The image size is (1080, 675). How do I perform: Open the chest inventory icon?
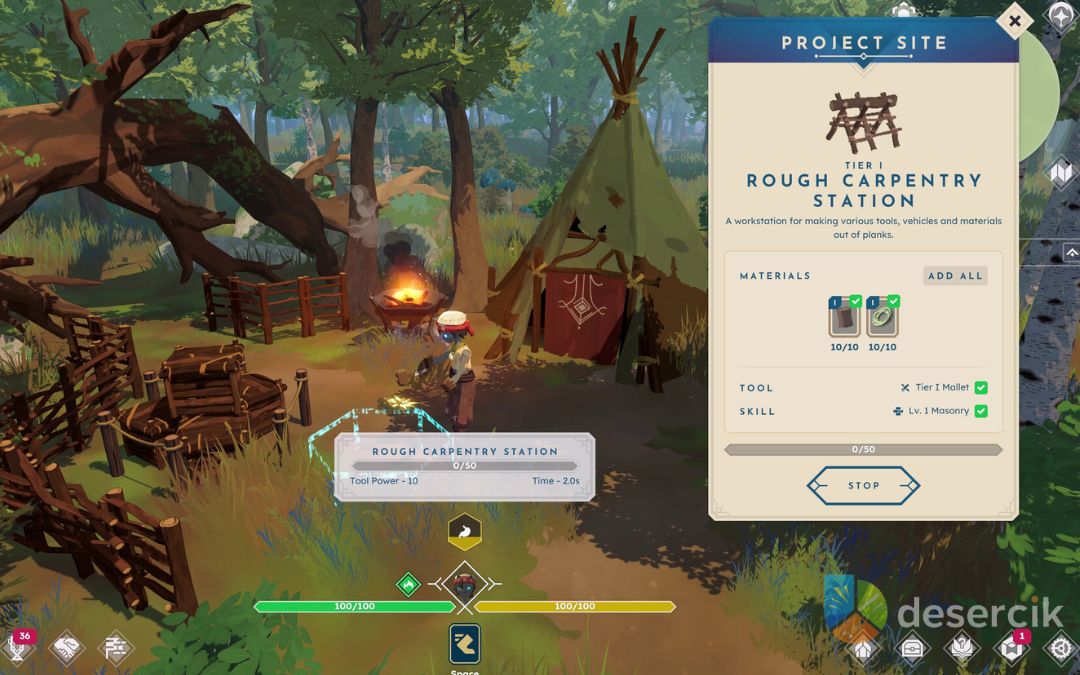pyautogui.click(x=911, y=647)
